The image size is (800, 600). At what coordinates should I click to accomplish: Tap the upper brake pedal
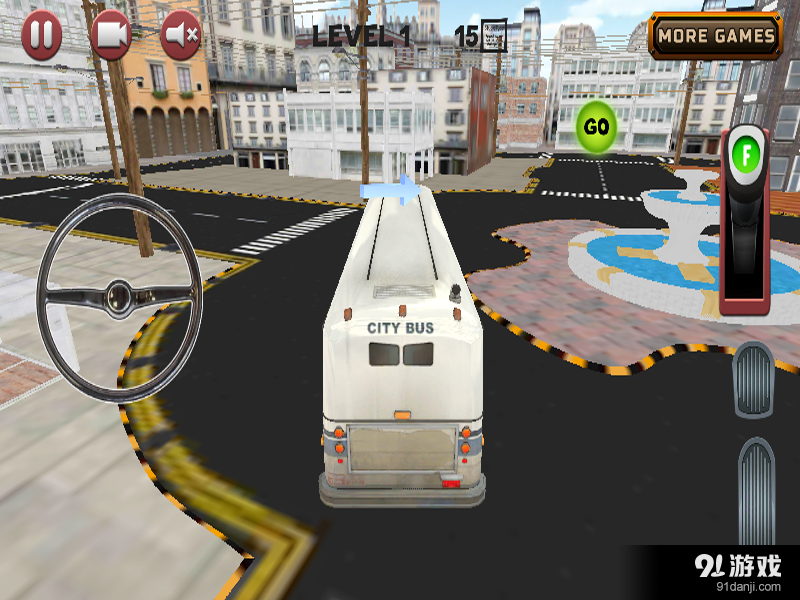754,380
